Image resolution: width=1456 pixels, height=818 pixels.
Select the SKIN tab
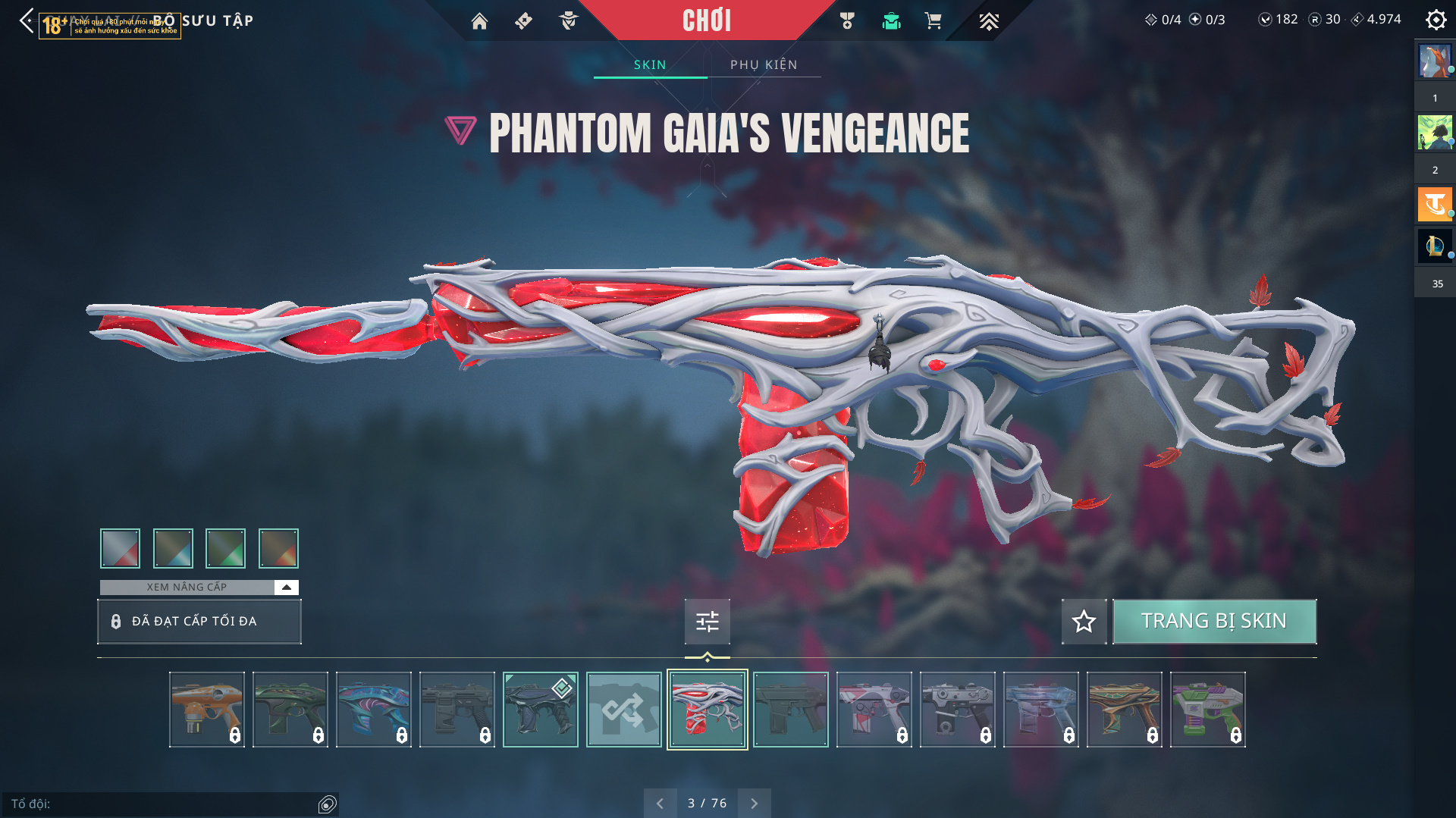650,65
